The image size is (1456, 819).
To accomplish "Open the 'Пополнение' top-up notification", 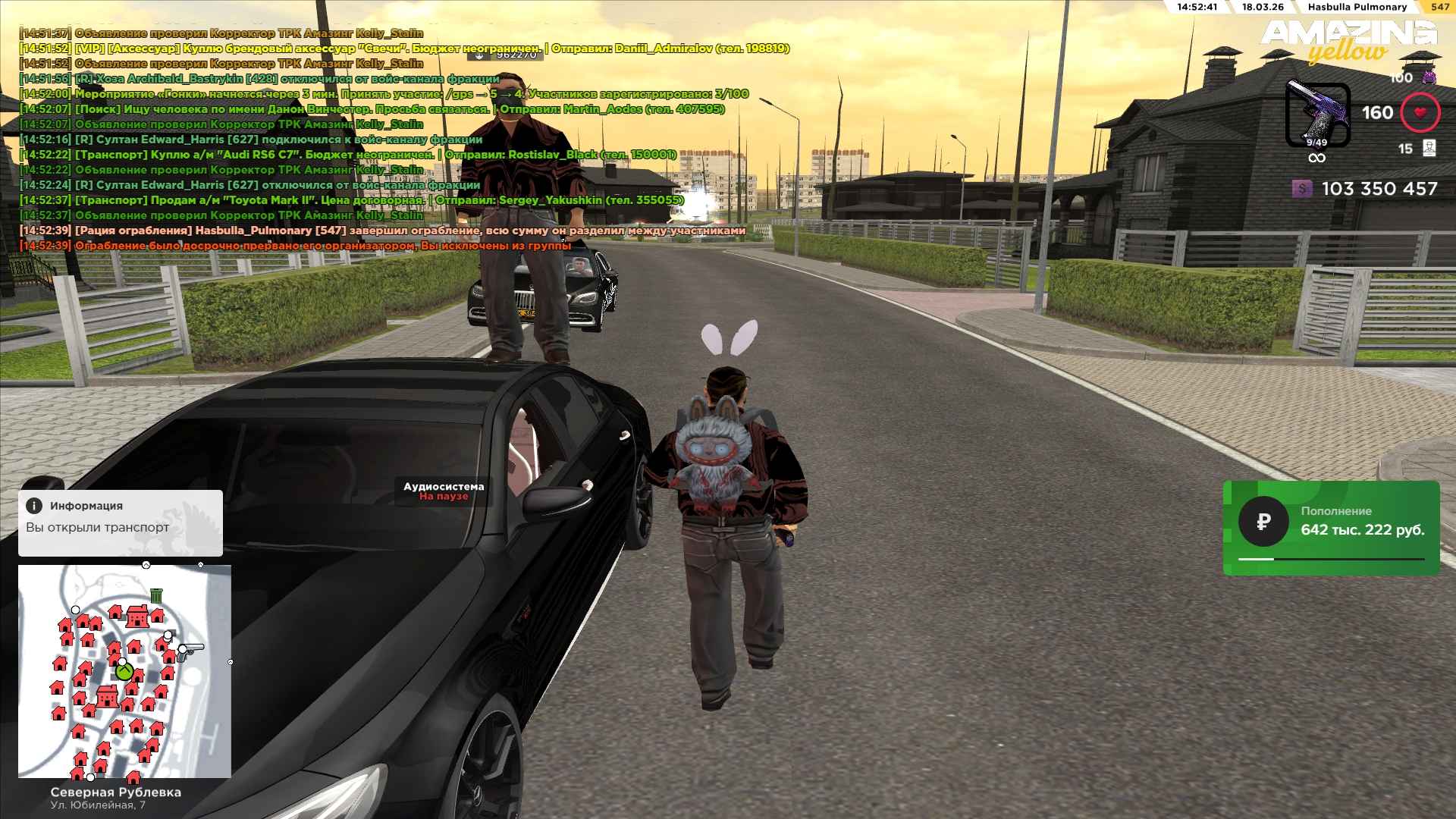I will 1331,528.
